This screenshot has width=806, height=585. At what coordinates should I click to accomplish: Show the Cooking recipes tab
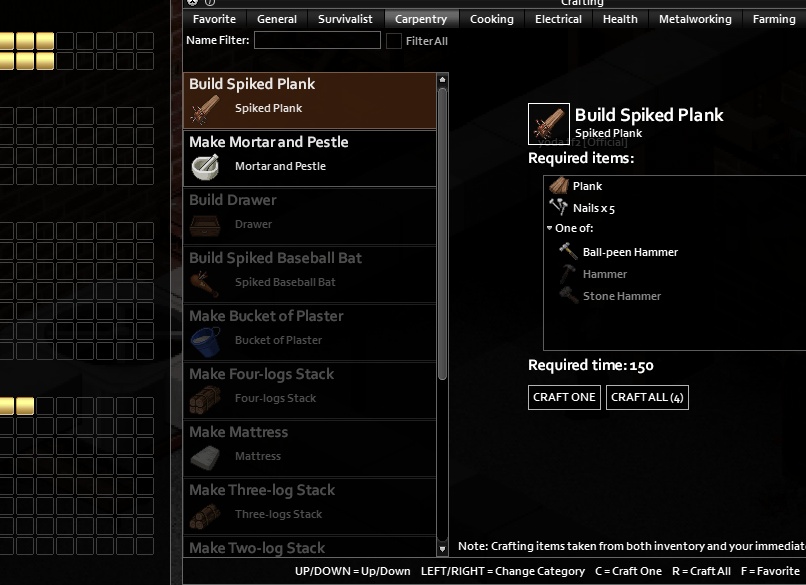click(492, 19)
